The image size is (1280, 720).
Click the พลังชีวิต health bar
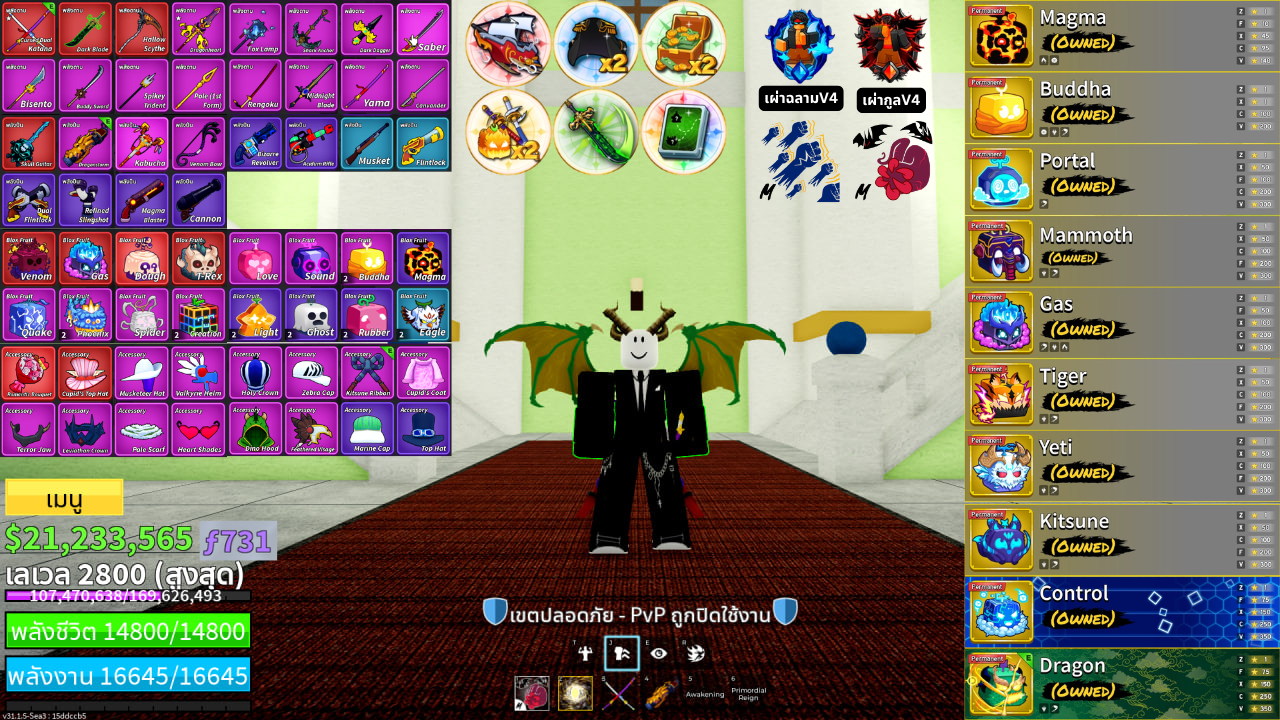tap(128, 630)
